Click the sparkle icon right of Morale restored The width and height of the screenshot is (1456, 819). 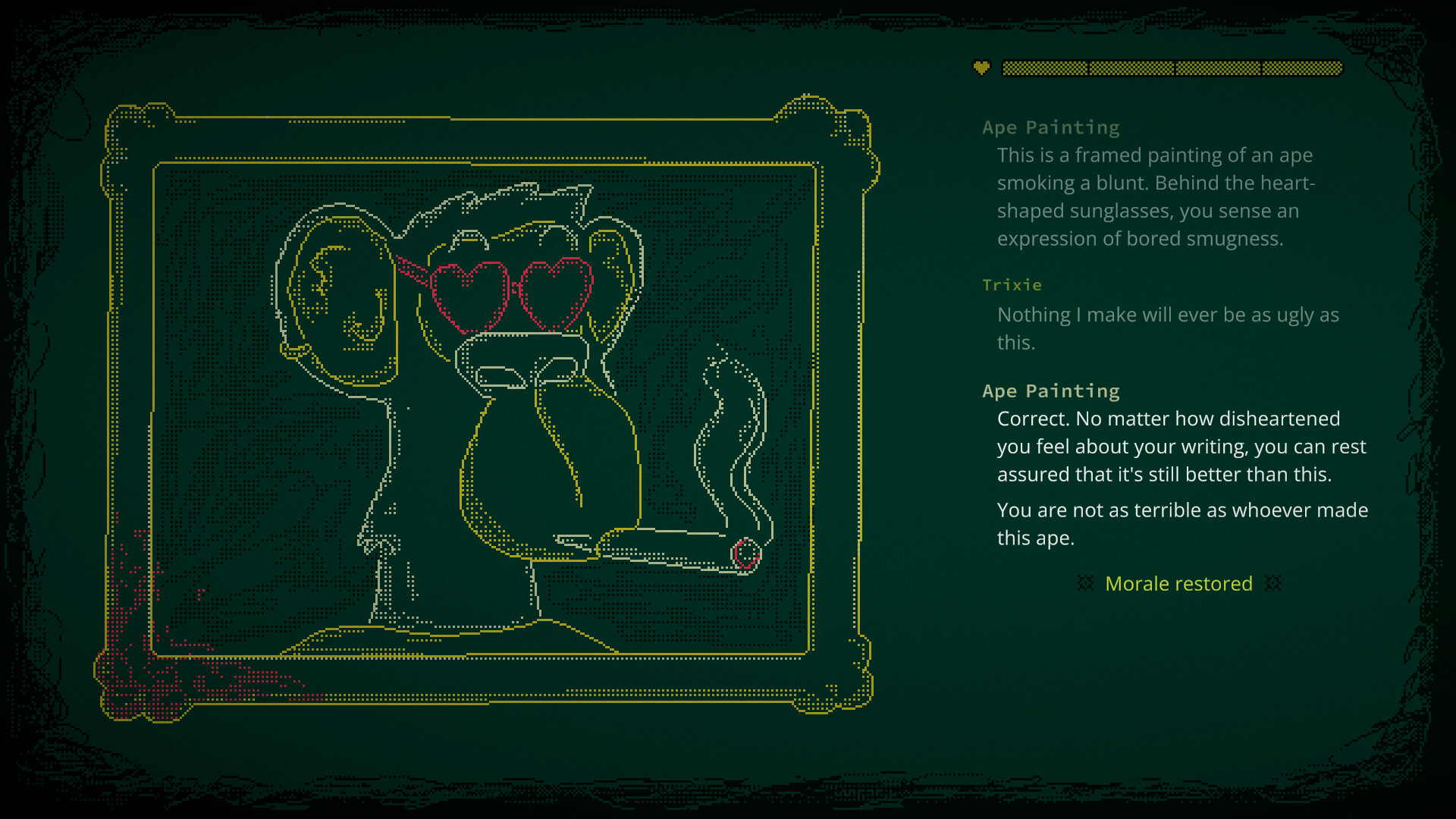(1273, 584)
